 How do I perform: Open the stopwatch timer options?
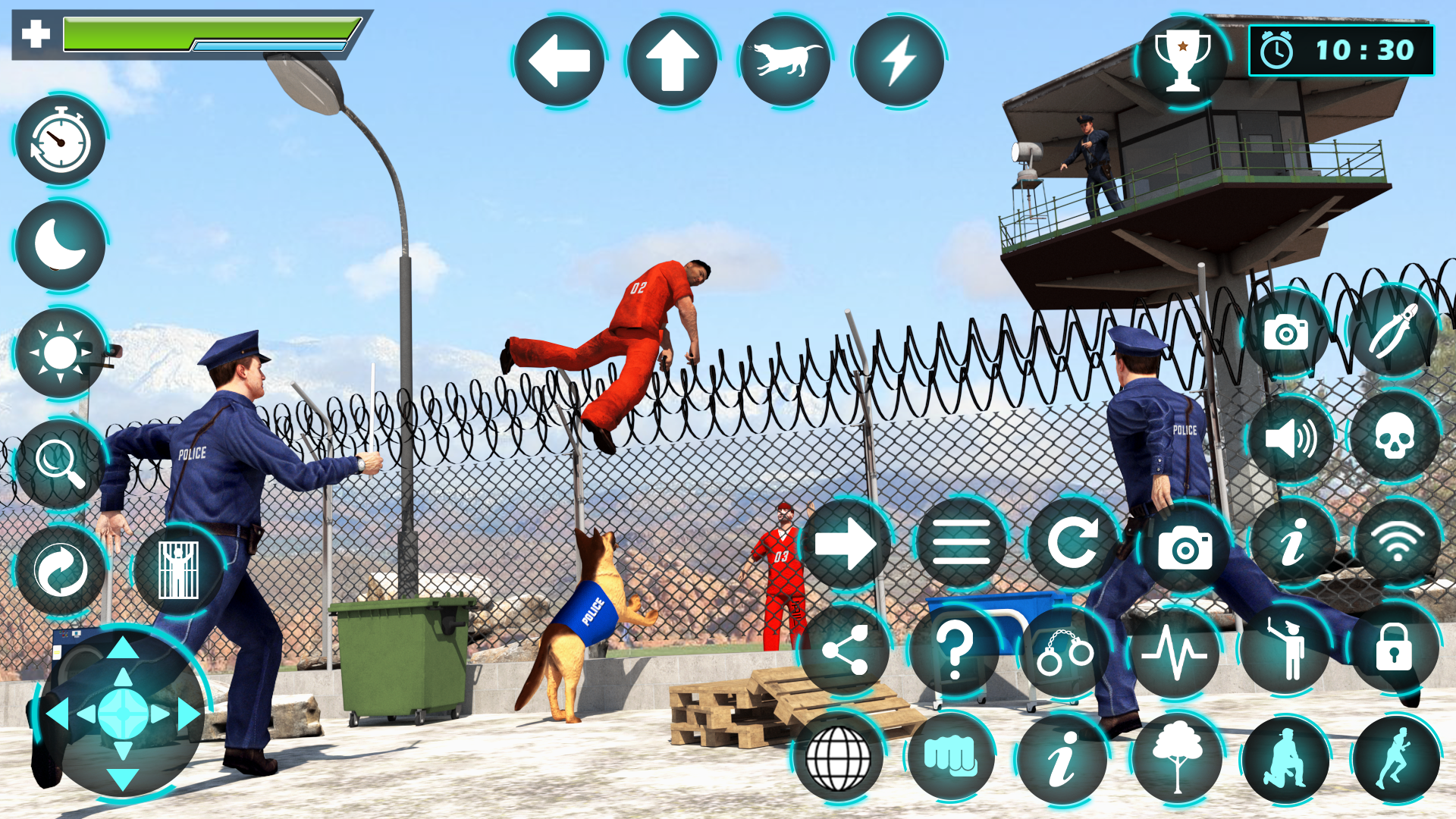[60, 143]
